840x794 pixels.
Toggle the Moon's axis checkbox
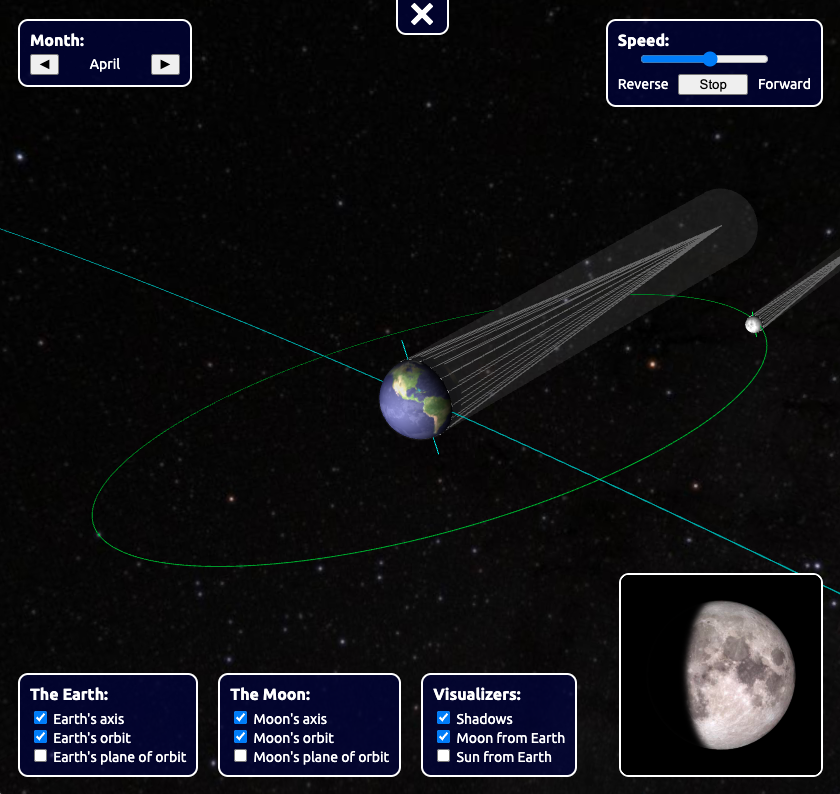coord(241,718)
